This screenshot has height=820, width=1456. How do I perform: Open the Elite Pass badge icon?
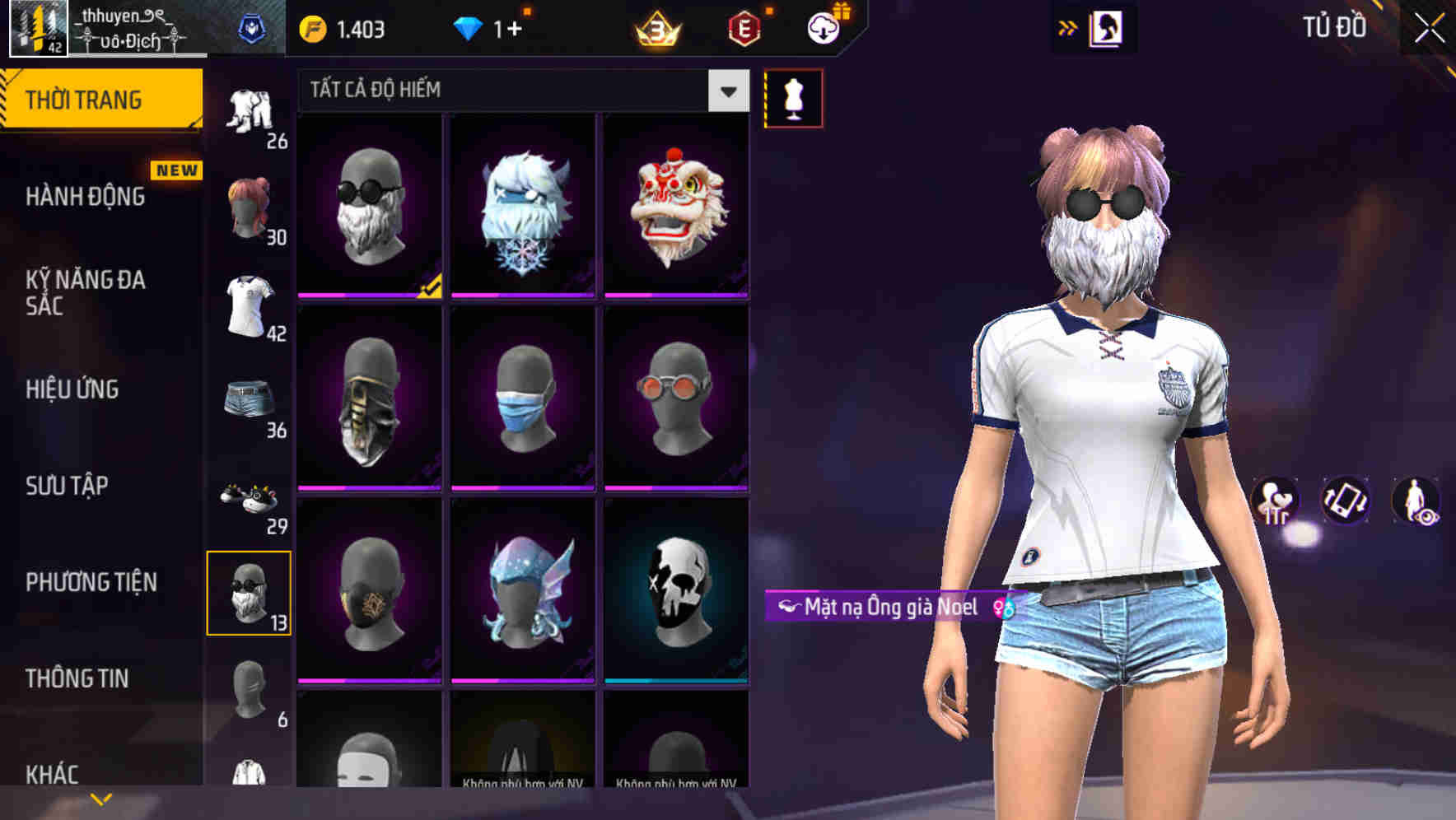point(745,27)
